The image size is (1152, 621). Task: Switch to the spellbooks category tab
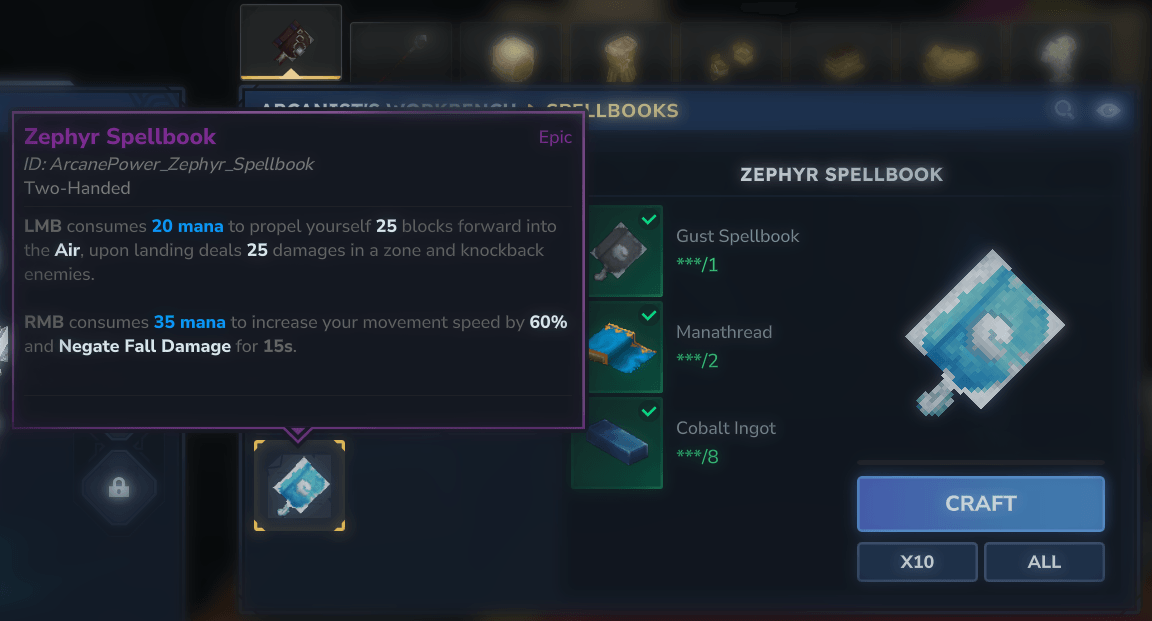(291, 42)
